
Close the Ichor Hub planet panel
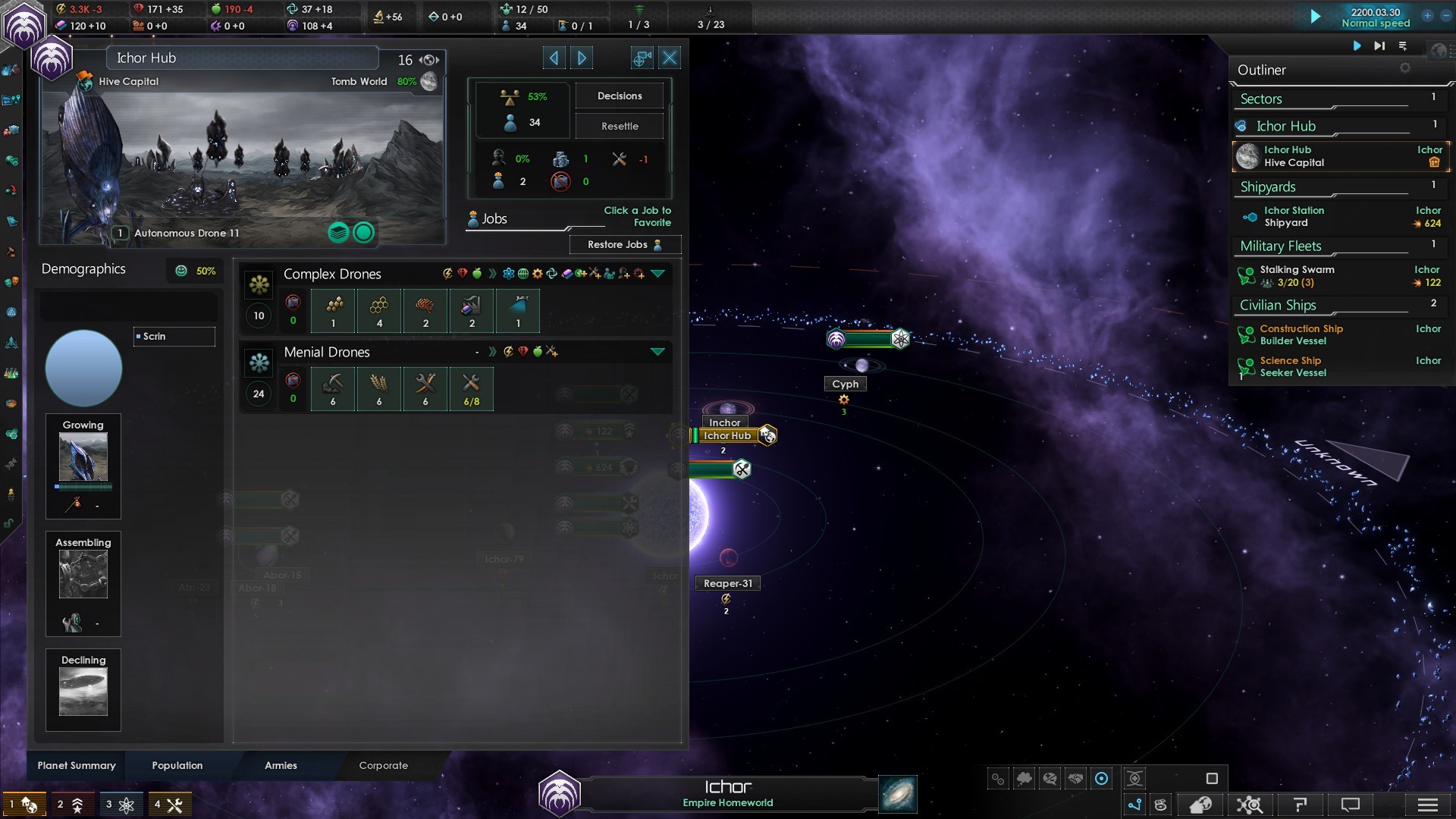pos(670,58)
